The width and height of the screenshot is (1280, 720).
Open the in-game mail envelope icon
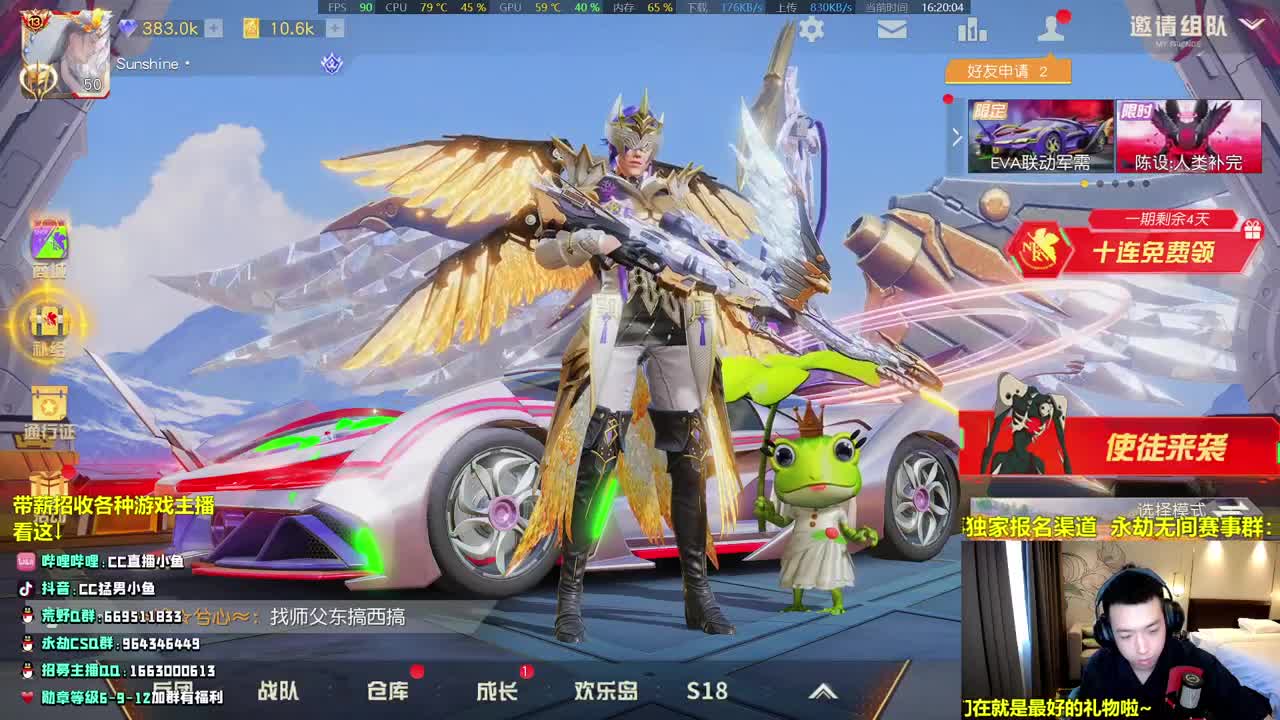click(892, 29)
